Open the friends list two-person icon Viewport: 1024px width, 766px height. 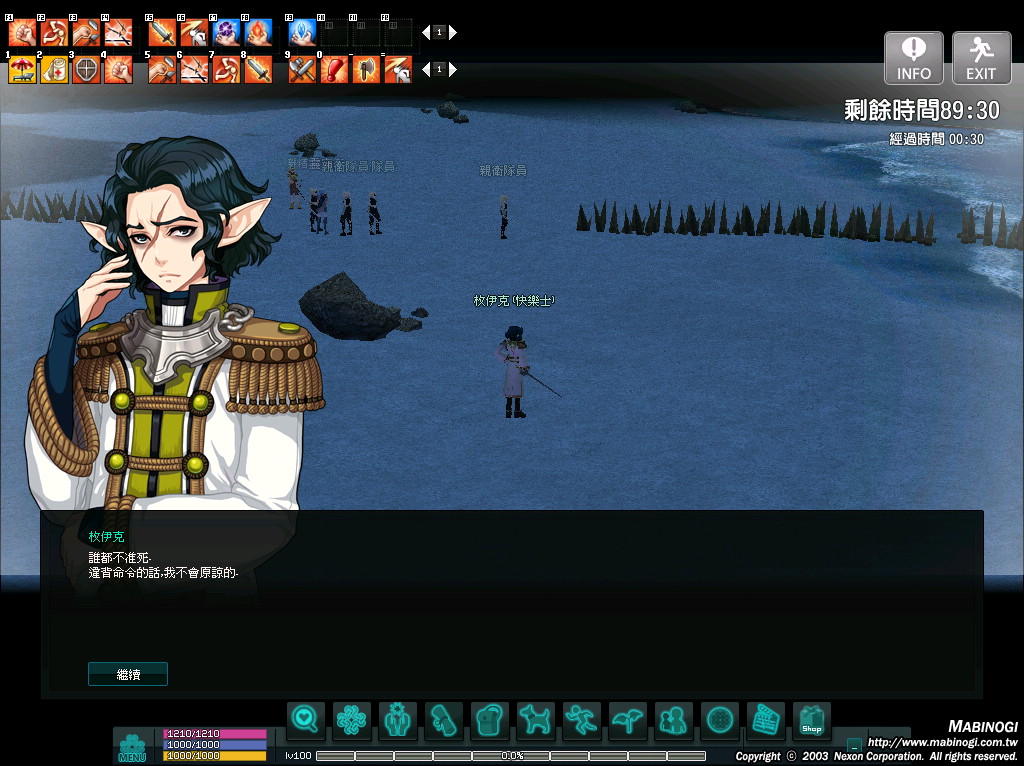(x=673, y=719)
